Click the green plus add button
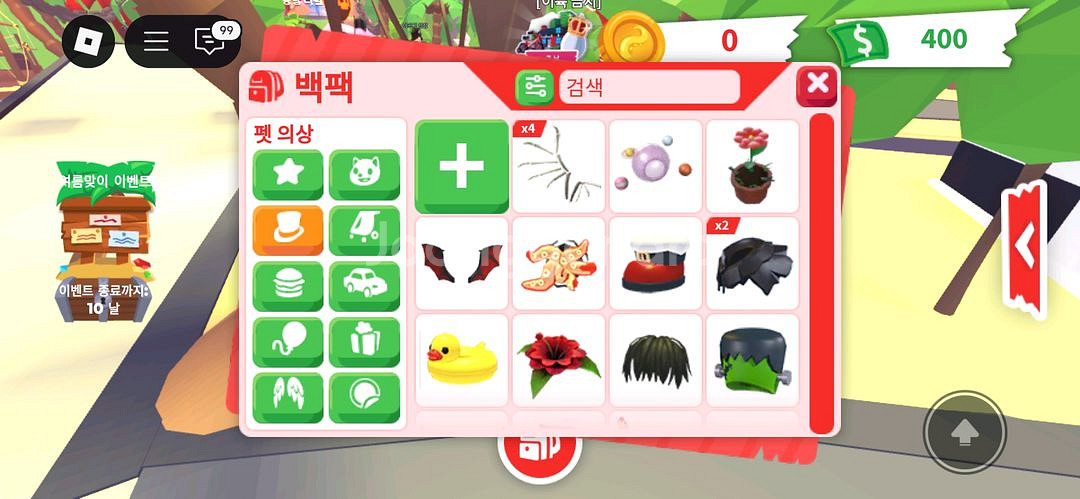This screenshot has width=1080, height=499. pyautogui.click(x=461, y=166)
